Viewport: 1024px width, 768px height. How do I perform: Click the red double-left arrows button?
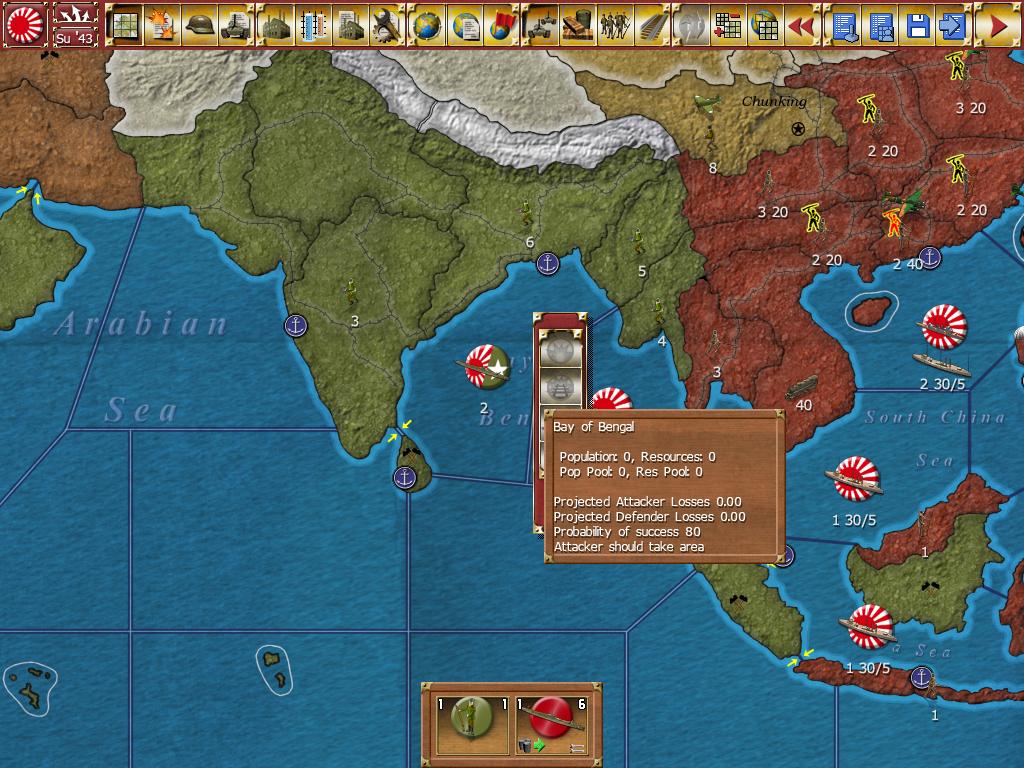click(x=803, y=25)
